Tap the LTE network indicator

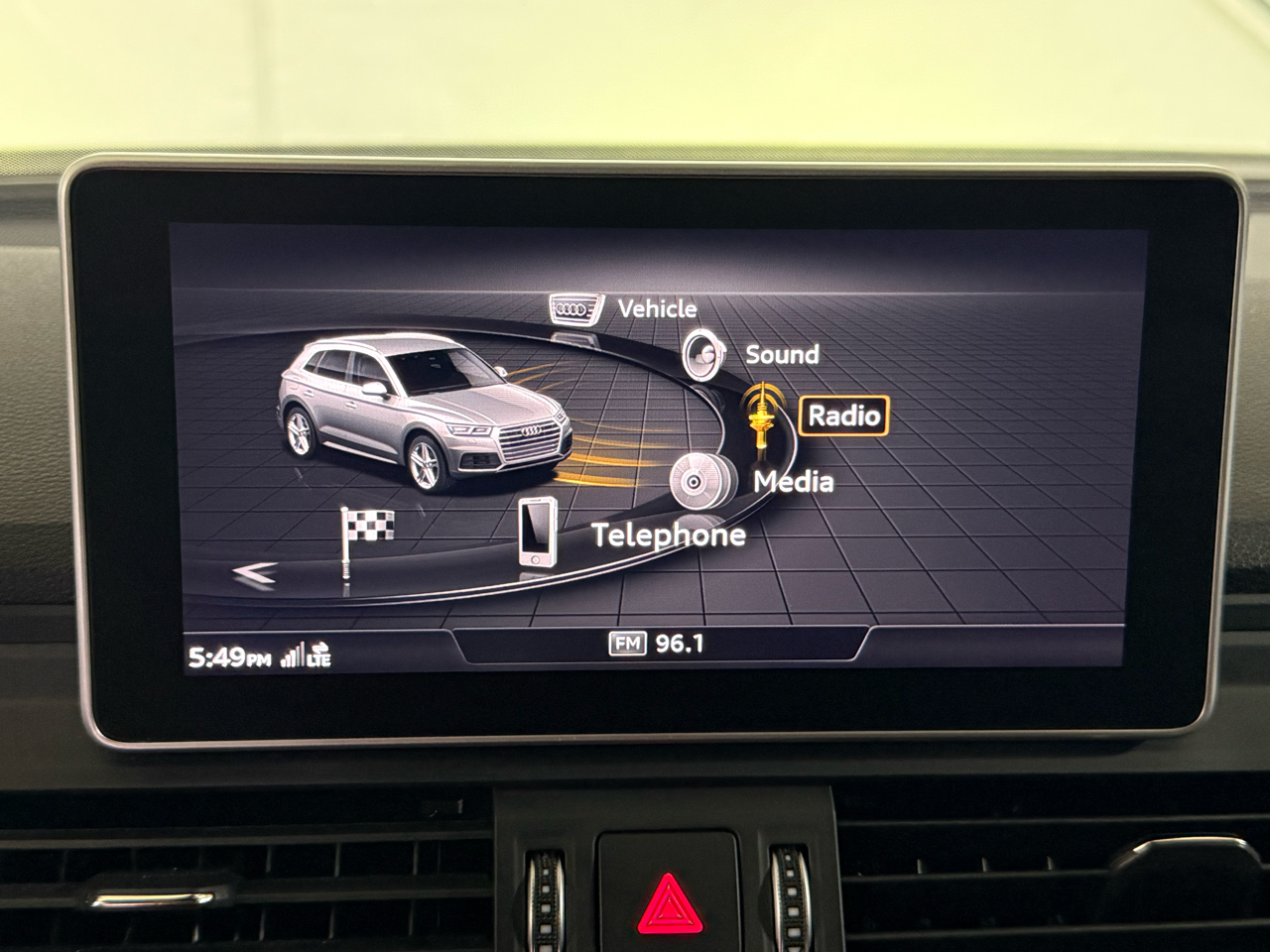[319, 655]
